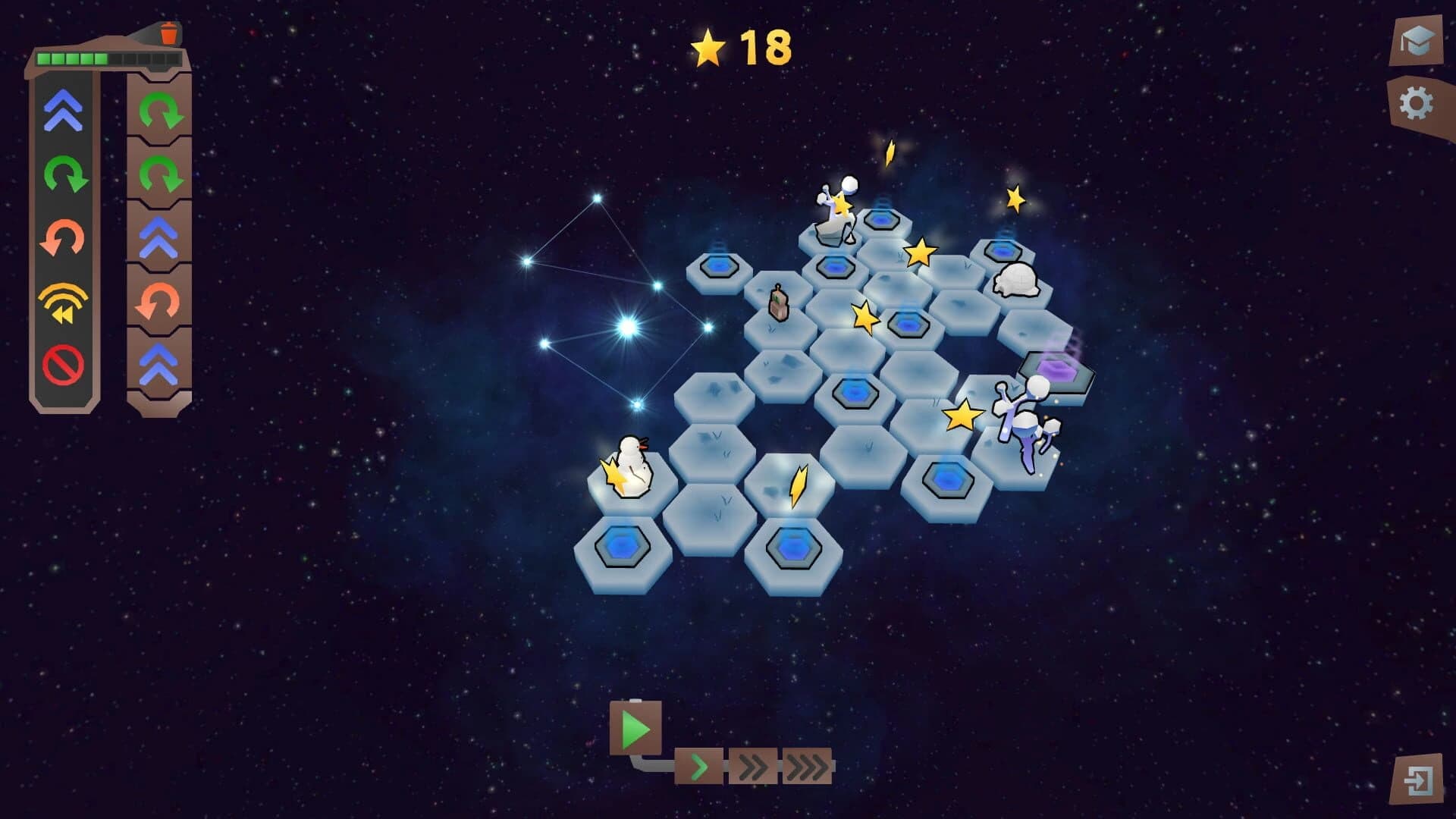Click the star counter showing 18
The width and height of the screenshot is (1456, 819).
(739, 48)
